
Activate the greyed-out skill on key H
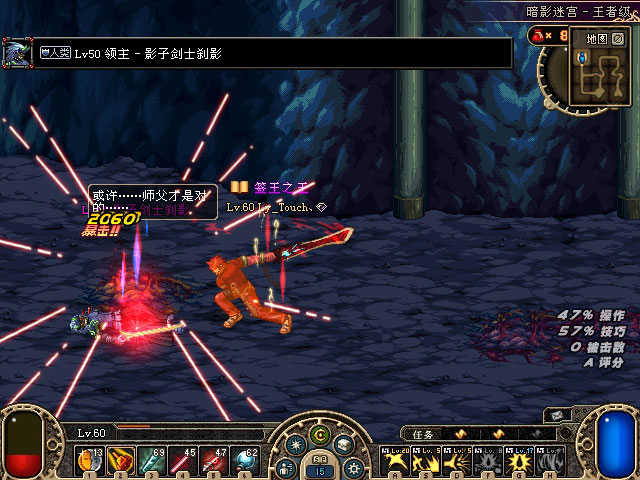(549, 461)
